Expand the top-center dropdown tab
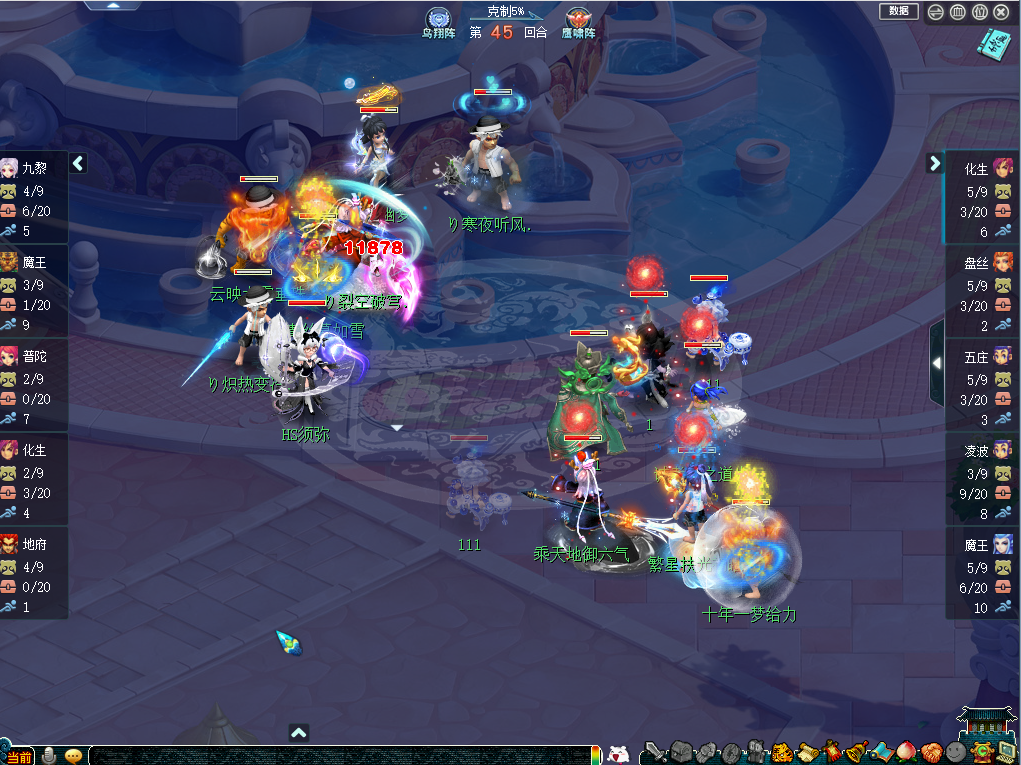 point(123,5)
